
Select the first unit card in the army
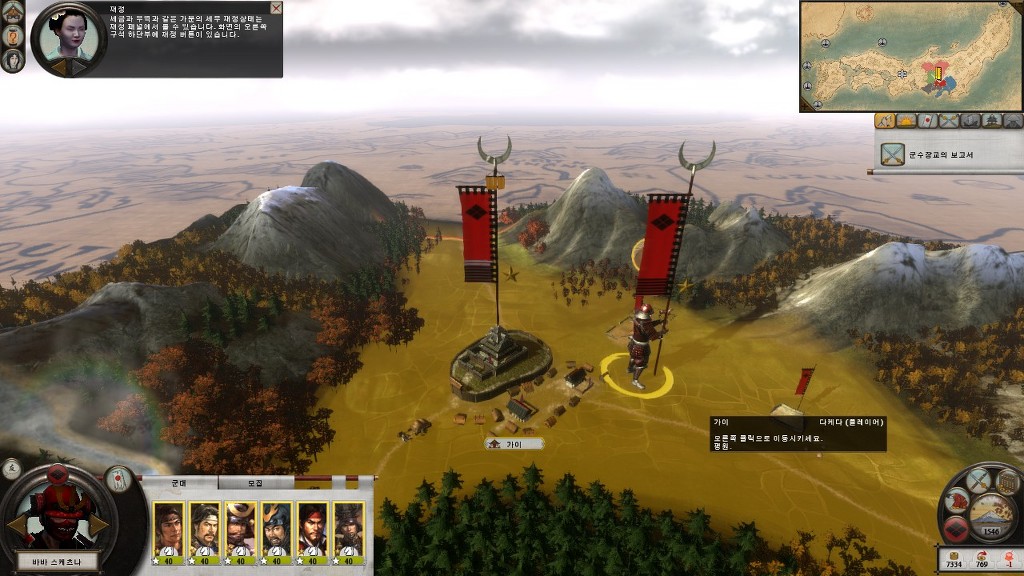click(169, 527)
